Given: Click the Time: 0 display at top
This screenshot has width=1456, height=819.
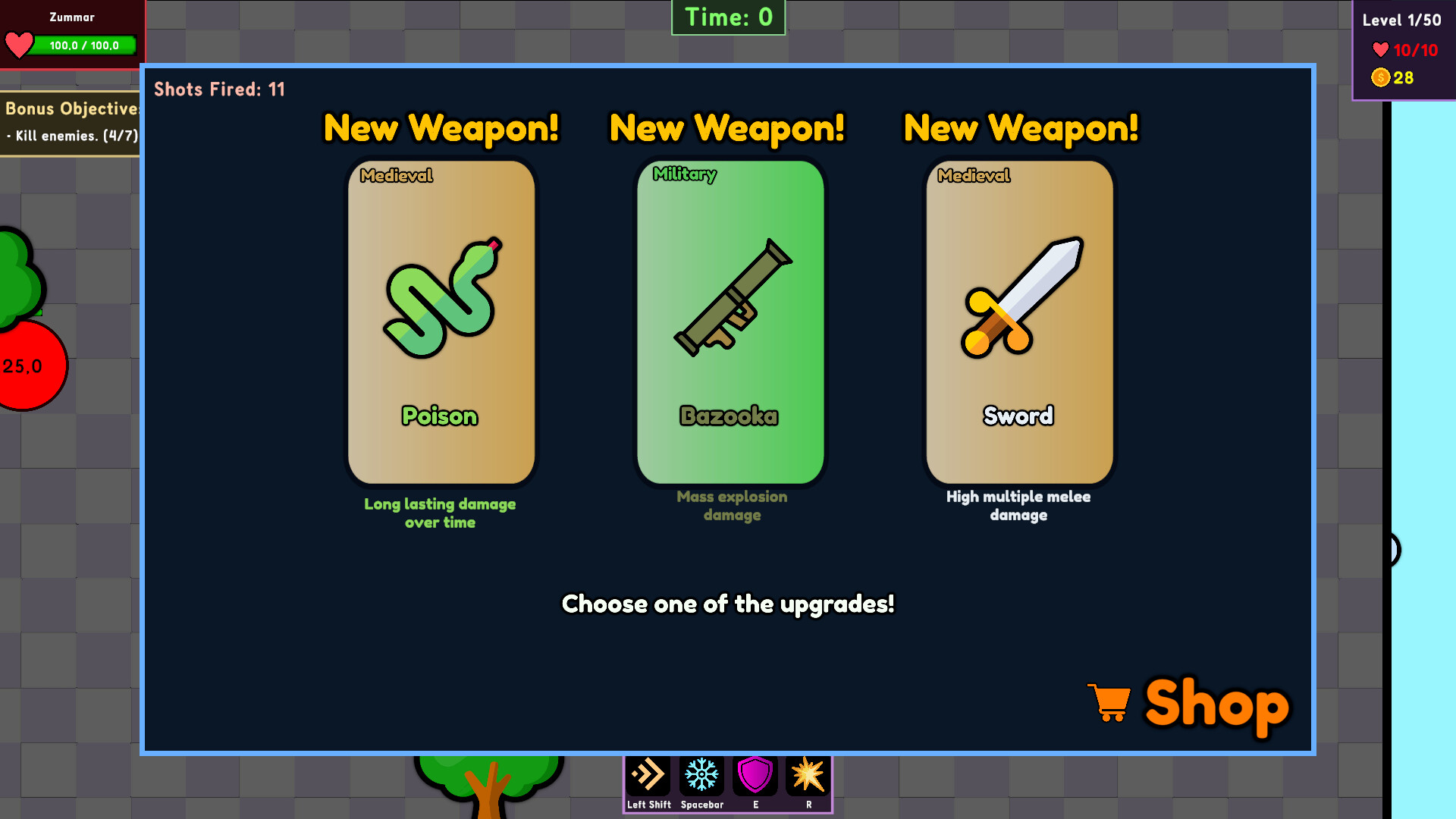Looking at the screenshot, I should 726,17.
